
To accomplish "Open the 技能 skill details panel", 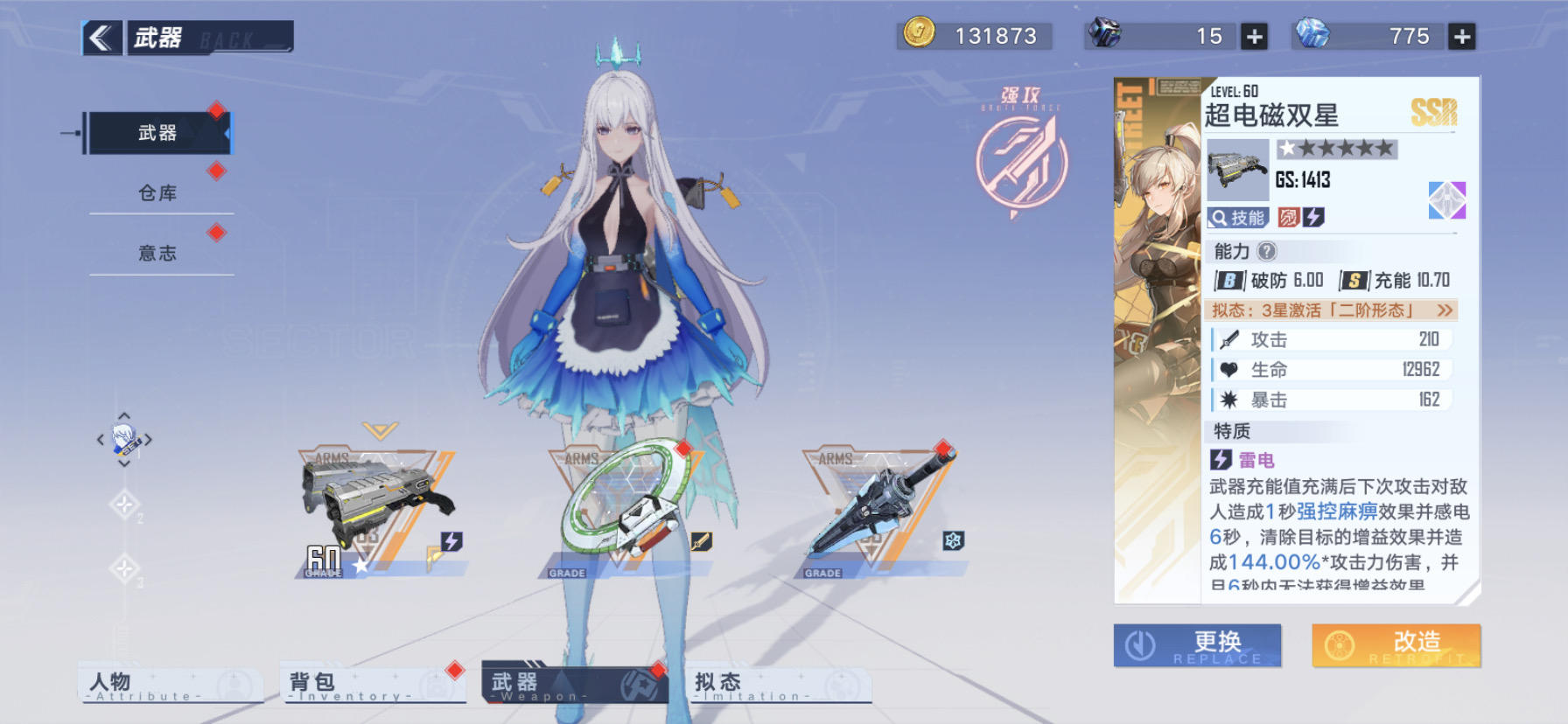I will coord(1237,218).
